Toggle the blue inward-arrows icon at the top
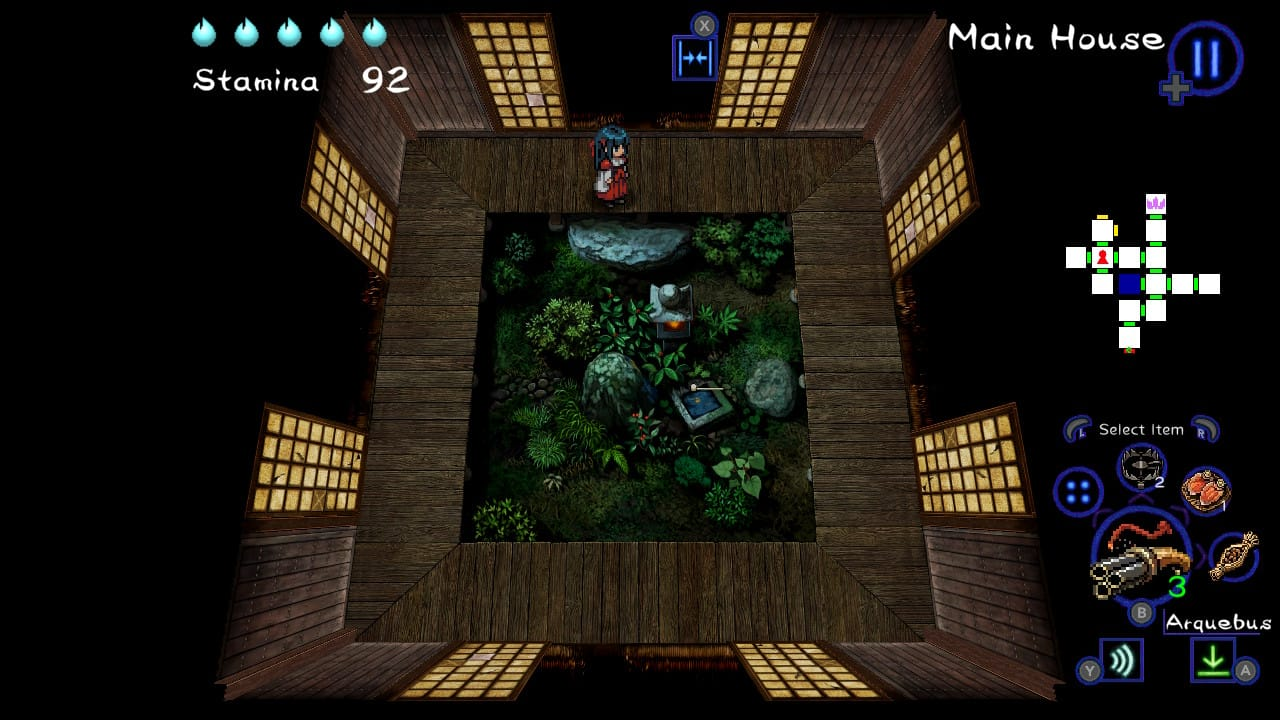This screenshot has height=720, width=1280. (x=694, y=58)
